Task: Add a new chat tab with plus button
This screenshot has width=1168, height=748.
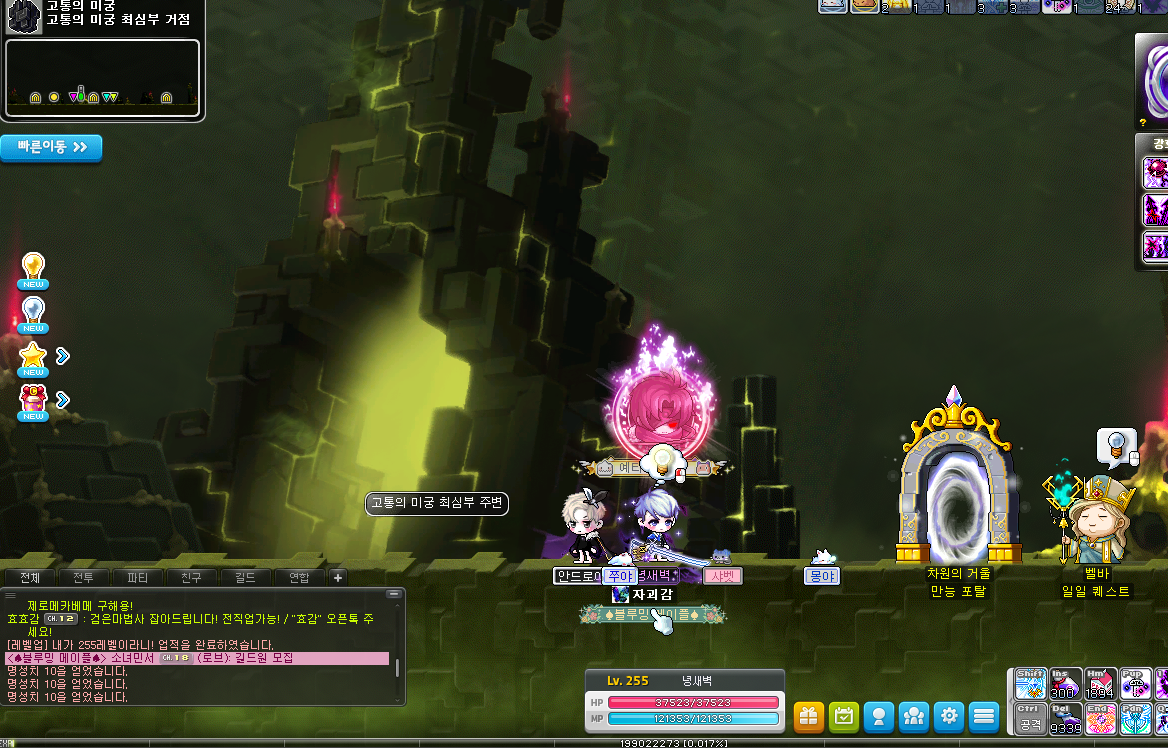Action: click(337, 577)
